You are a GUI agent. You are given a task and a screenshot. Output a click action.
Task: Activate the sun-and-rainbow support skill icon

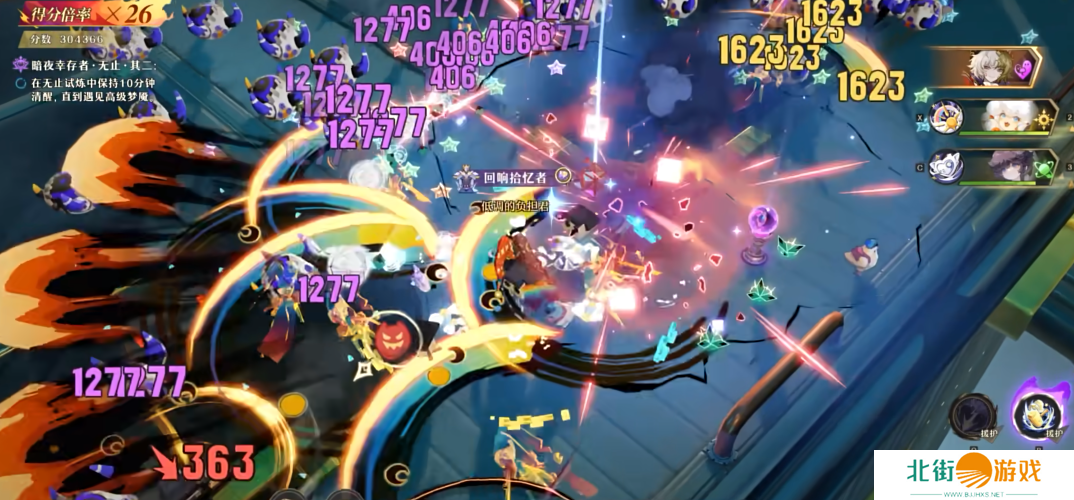click(x=944, y=118)
